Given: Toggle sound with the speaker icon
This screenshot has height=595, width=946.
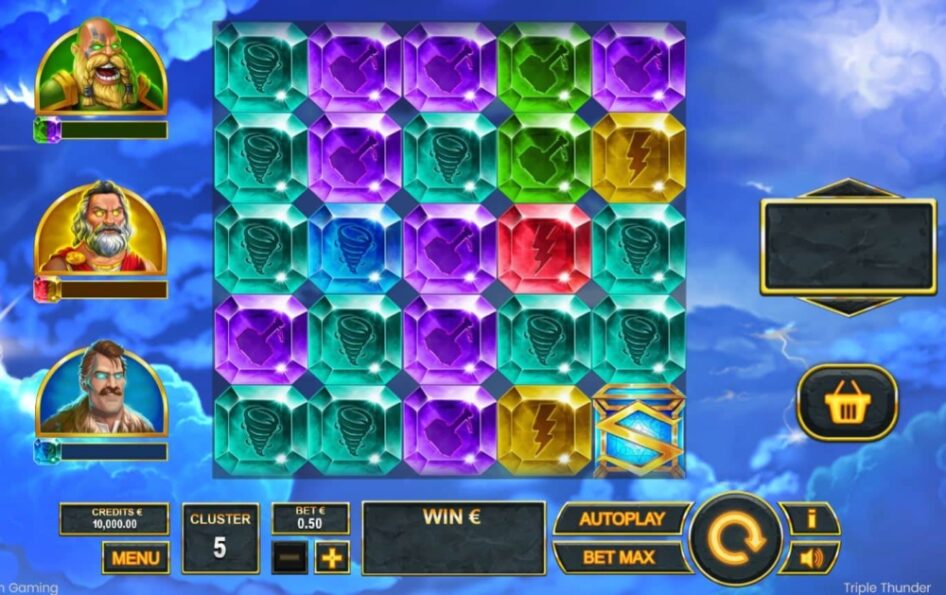Looking at the screenshot, I should [810, 557].
